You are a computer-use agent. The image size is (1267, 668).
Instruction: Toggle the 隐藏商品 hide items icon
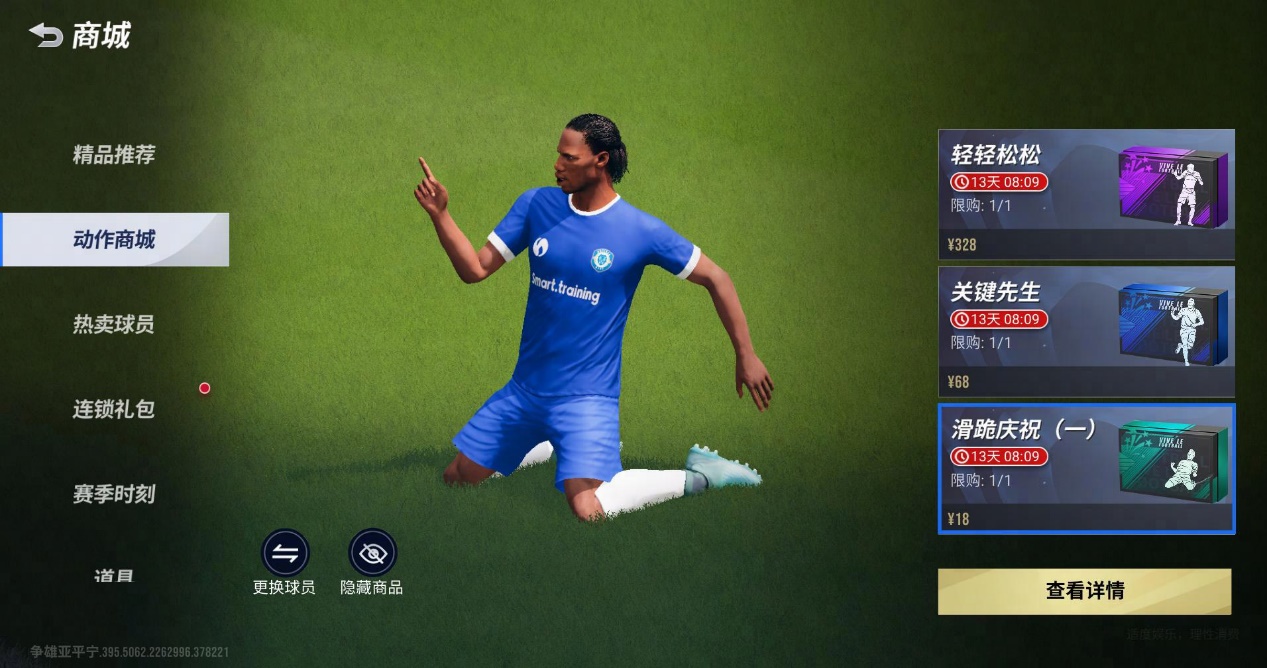[x=372, y=553]
